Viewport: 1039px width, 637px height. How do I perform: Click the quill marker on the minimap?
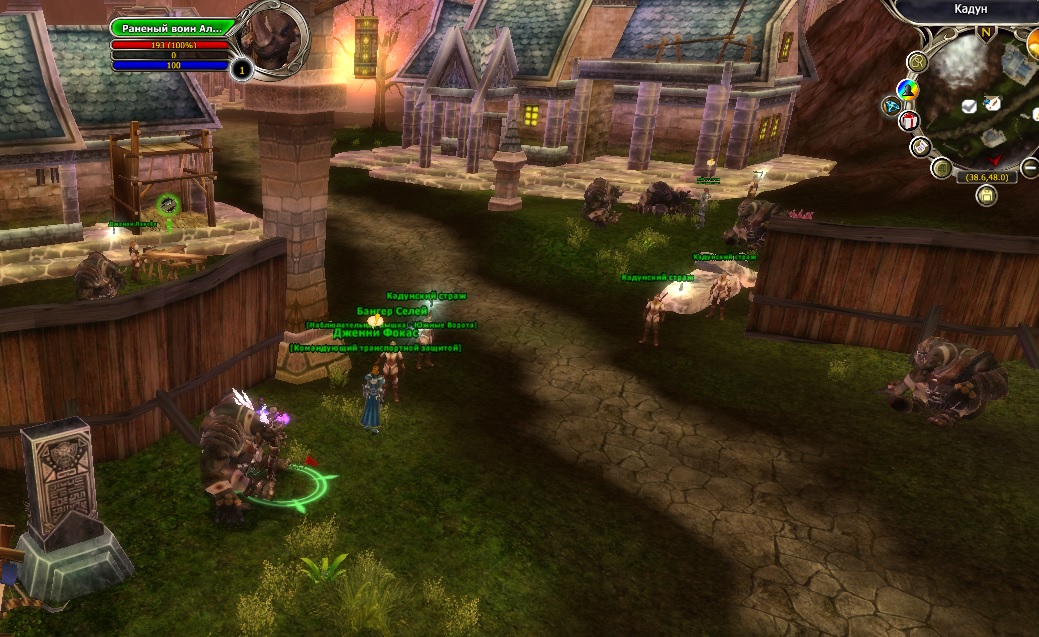993,102
